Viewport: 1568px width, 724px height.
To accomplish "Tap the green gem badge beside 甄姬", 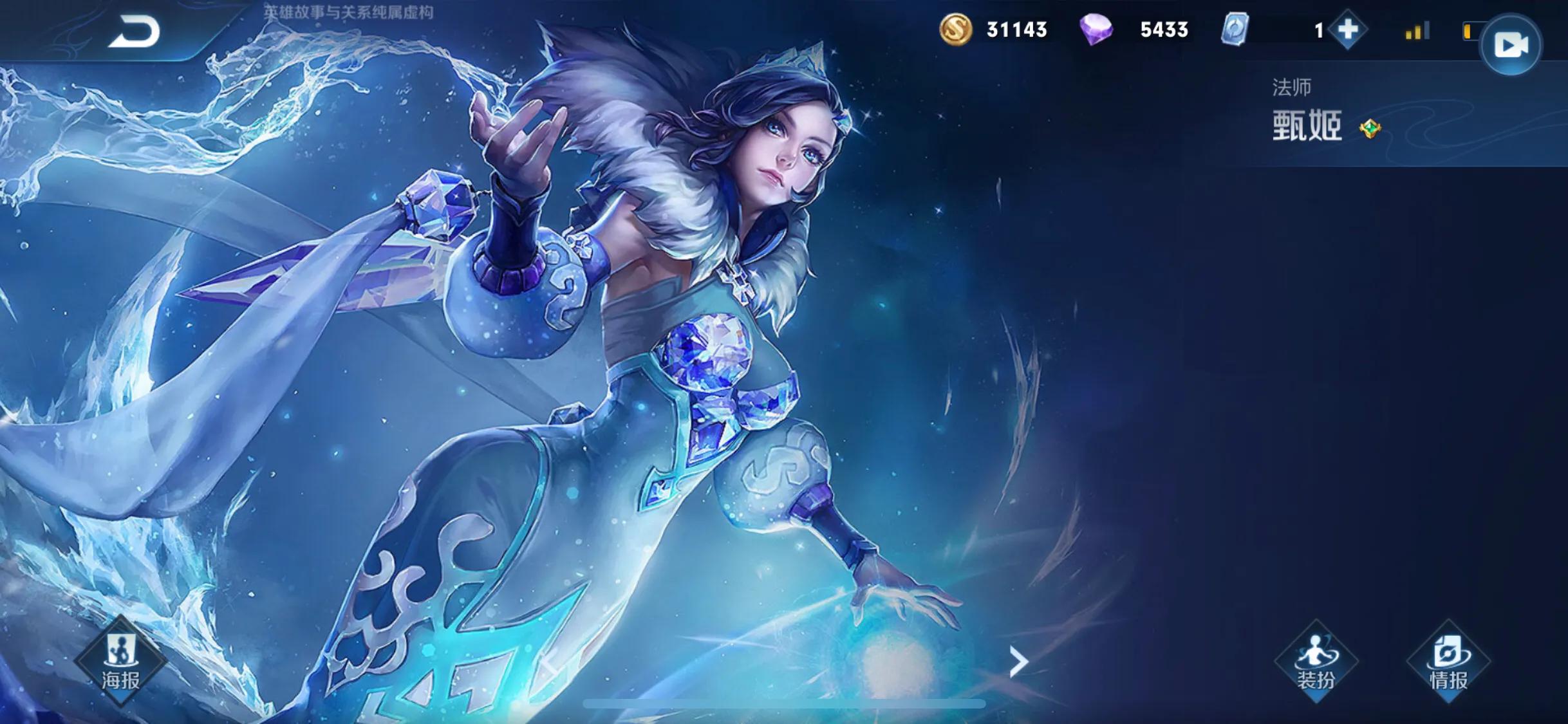I will 1370,129.
